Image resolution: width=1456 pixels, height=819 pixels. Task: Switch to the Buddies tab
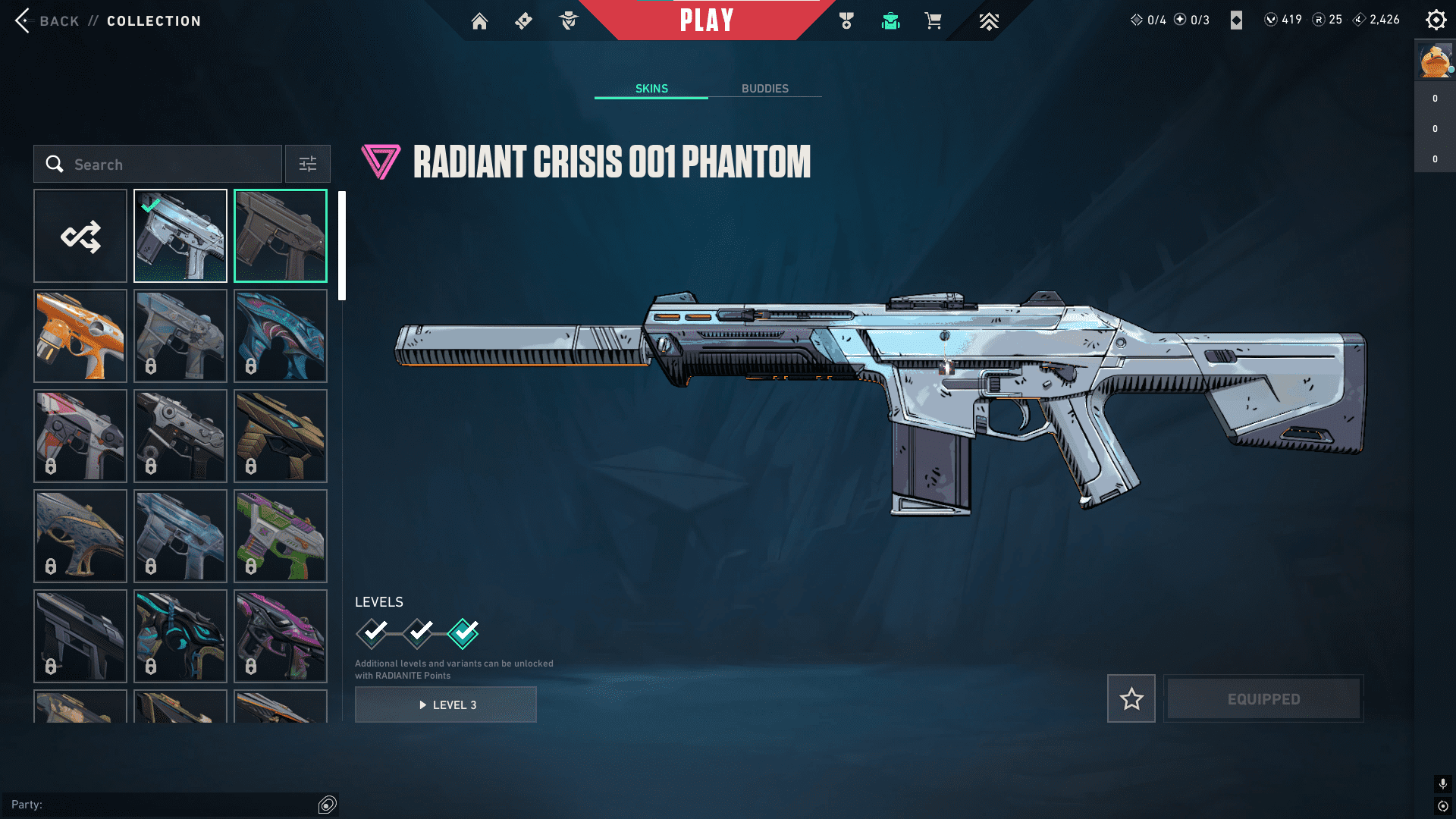[764, 89]
